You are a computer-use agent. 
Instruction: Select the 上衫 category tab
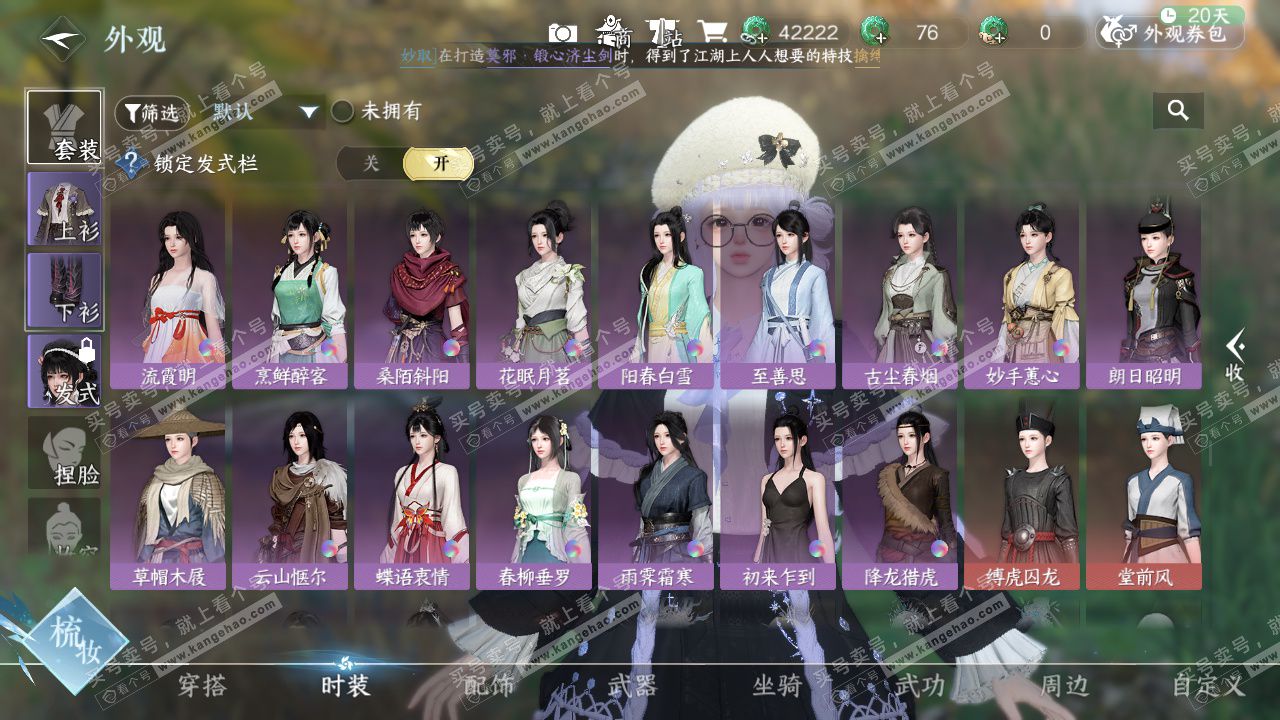click(64, 209)
